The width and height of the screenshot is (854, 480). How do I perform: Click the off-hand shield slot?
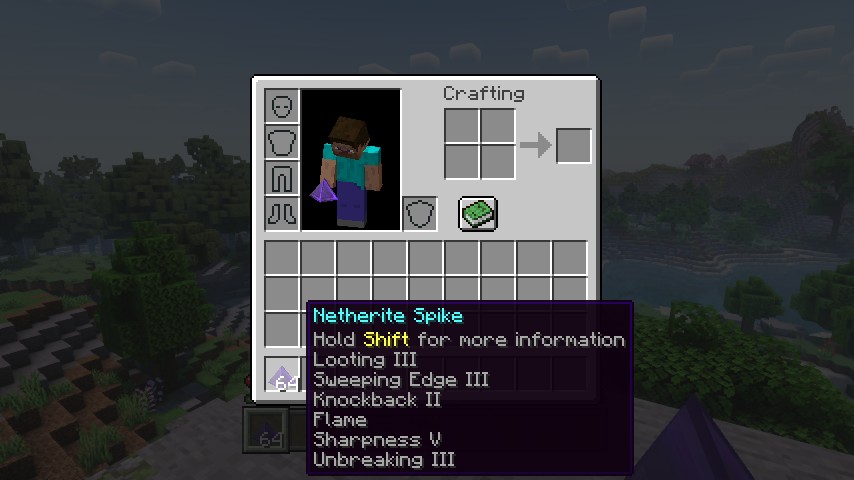[x=420, y=213]
